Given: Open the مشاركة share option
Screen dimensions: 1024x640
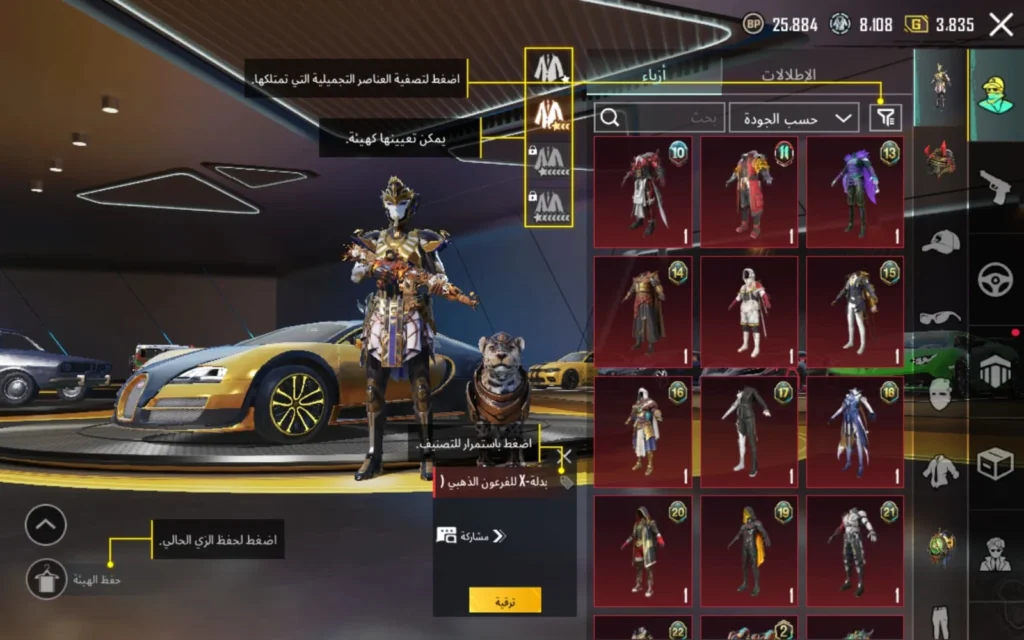Looking at the screenshot, I should point(472,536).
